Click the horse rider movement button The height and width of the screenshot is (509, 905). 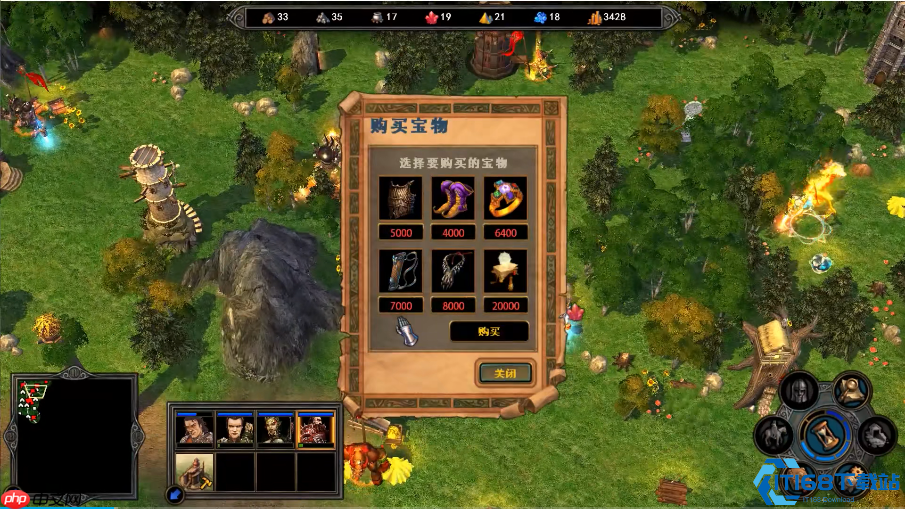775,435
